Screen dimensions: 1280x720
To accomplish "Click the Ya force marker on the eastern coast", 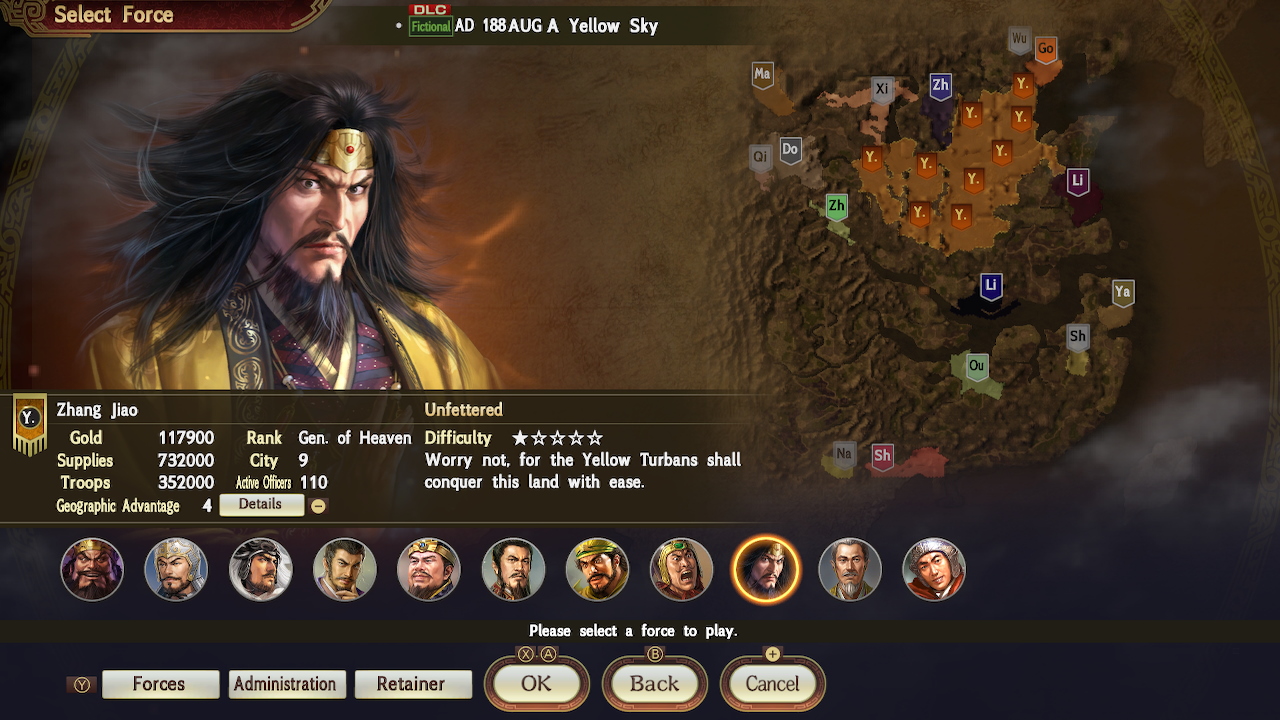I will [1121, 293].
